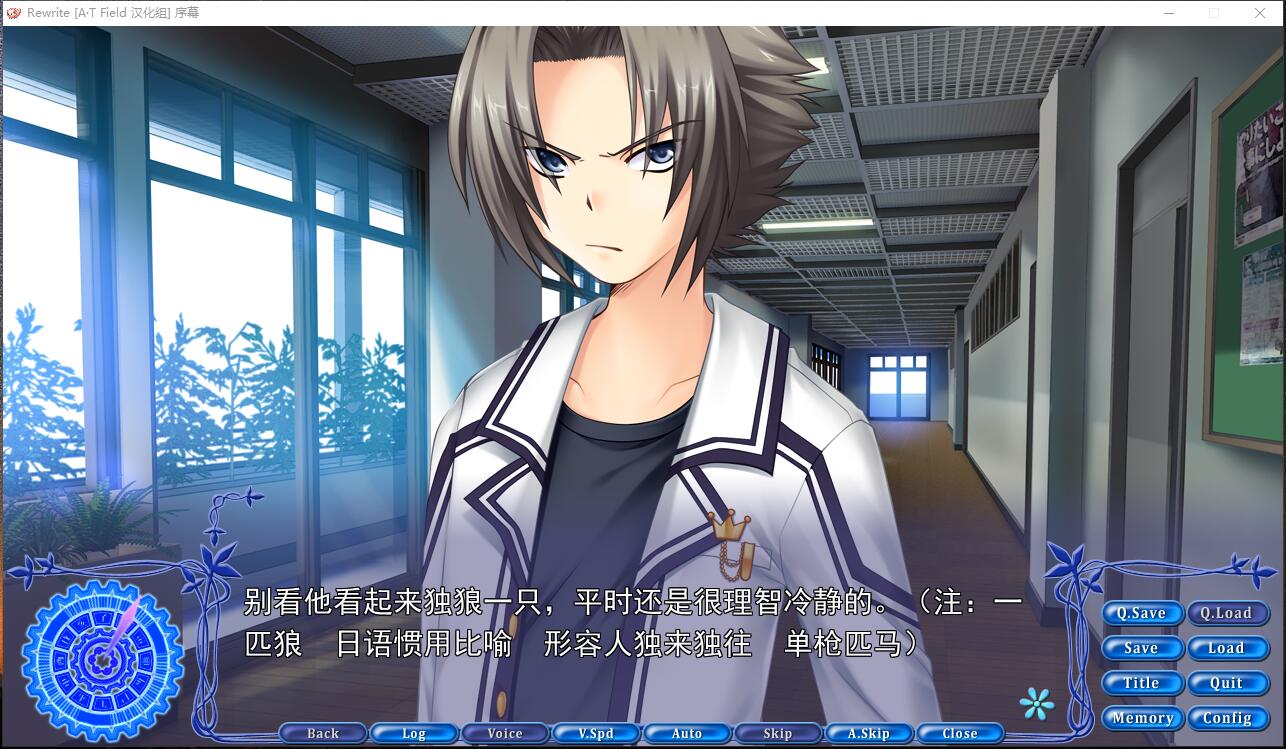This screenshot has width=1286, height=749.
Task: Click Back to rewind the text
Action: point(323,733)
